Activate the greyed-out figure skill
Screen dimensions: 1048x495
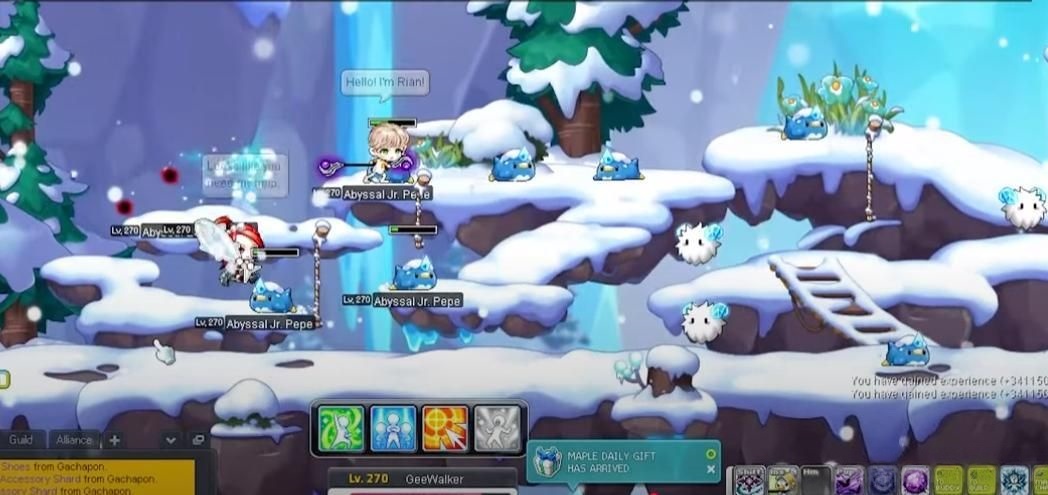[497, 429]
